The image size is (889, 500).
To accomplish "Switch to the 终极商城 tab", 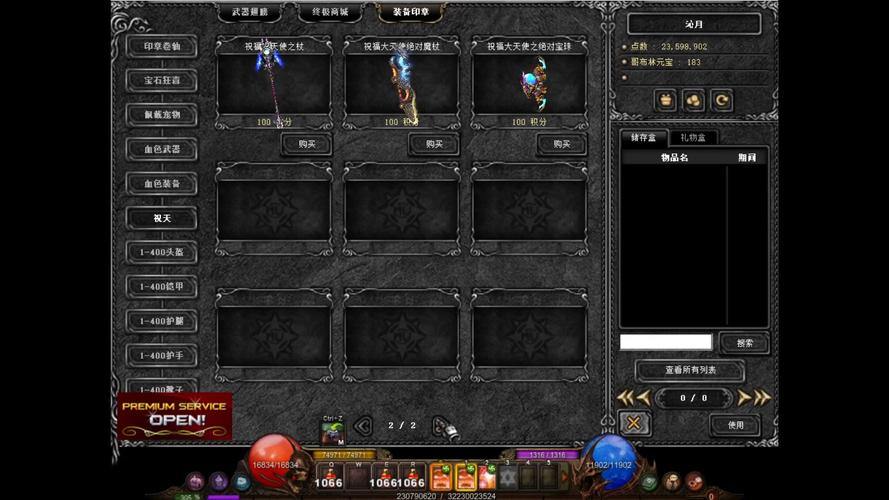I will click(329, 13).
